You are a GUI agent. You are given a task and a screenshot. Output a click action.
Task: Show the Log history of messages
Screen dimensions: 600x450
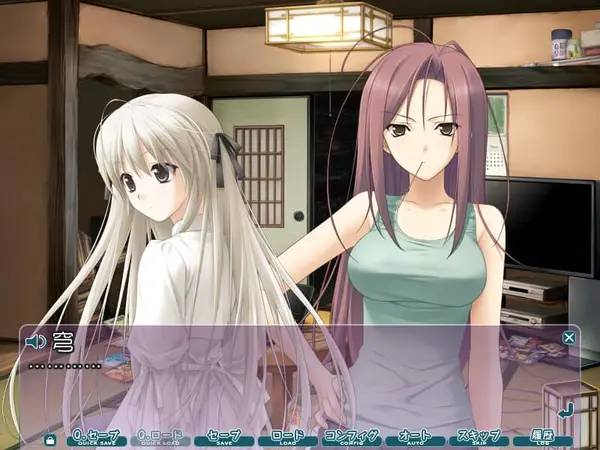click(543, 438)
